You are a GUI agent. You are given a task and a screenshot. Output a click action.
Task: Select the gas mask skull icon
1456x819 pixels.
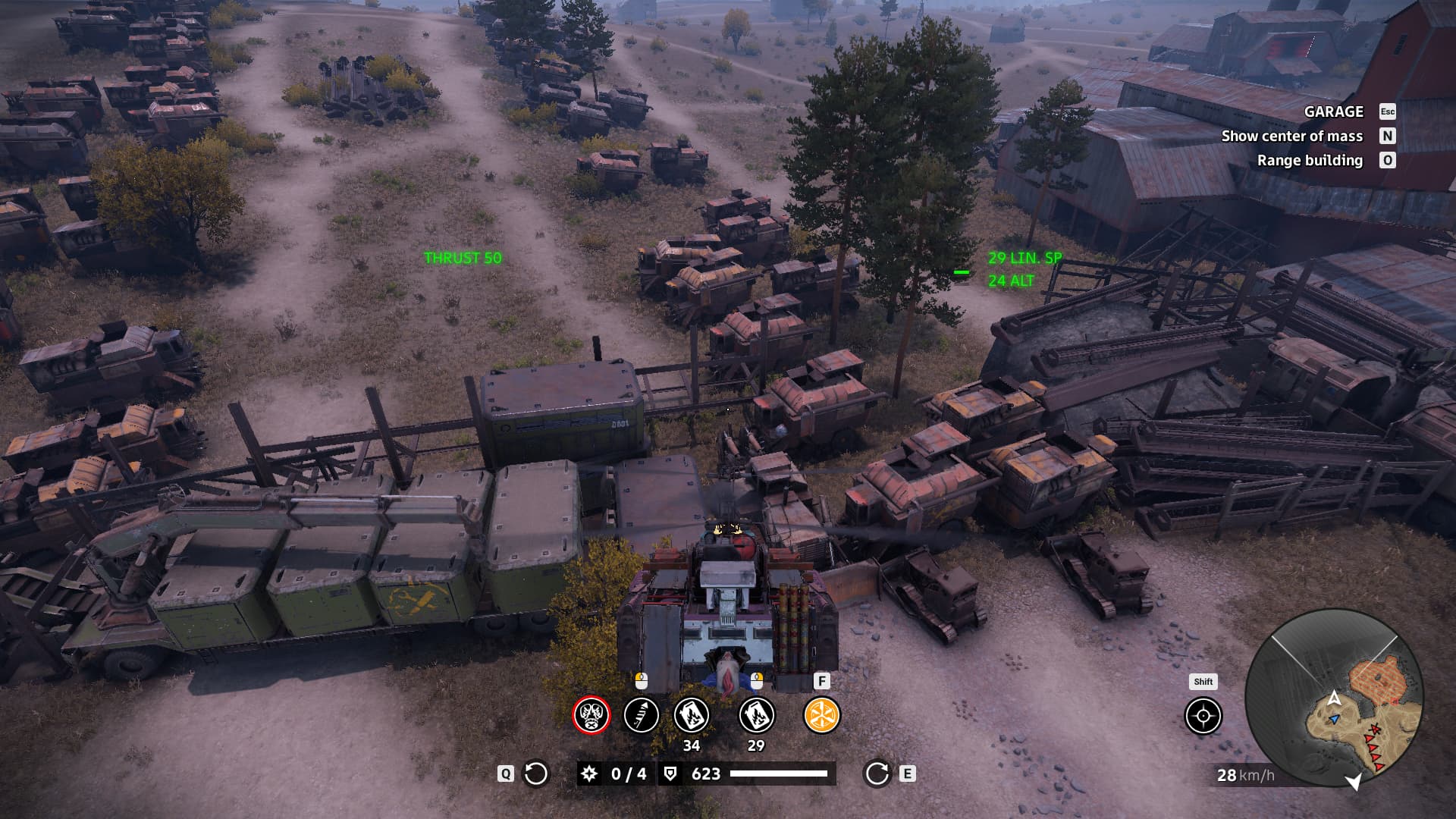click(x=591, y=715)
